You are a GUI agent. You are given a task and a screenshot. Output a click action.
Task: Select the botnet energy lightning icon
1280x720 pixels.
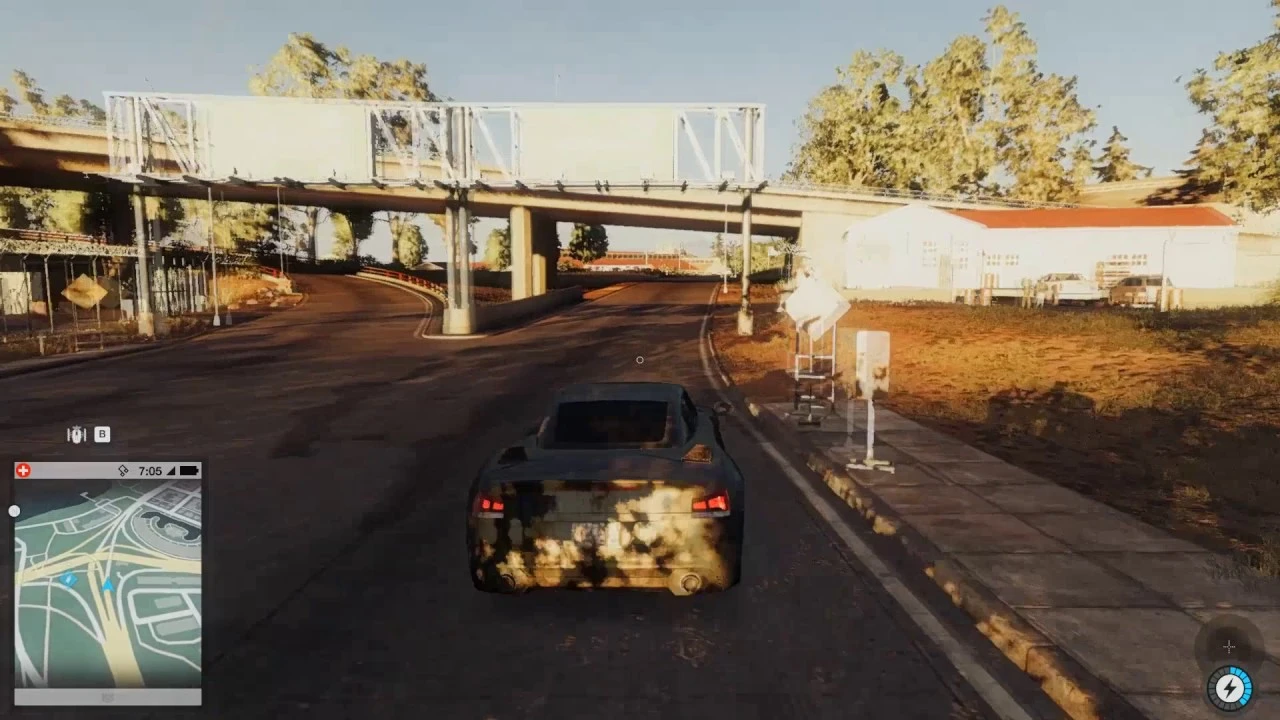point(1228,687)
